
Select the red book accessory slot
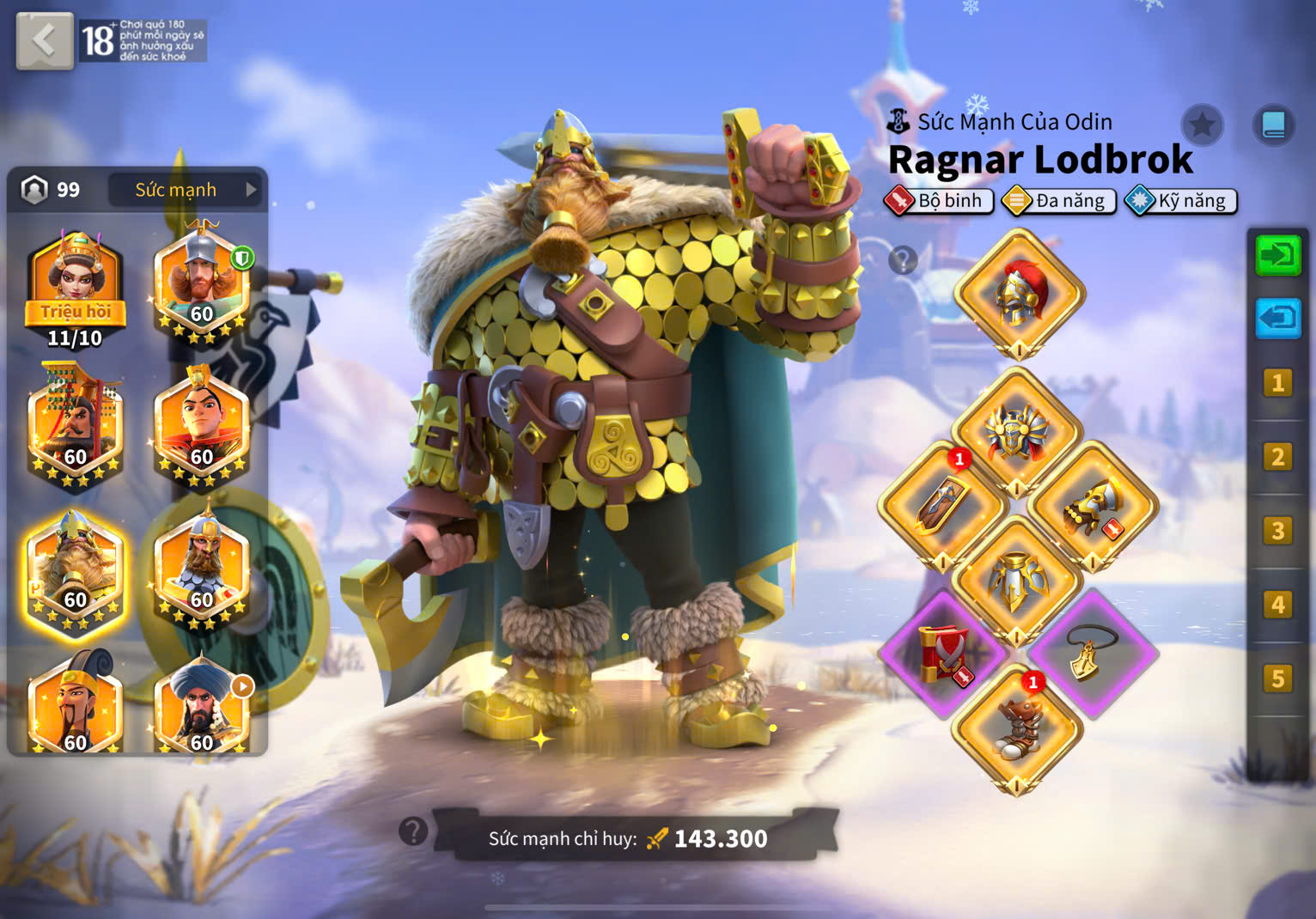(x=943, y=654)
